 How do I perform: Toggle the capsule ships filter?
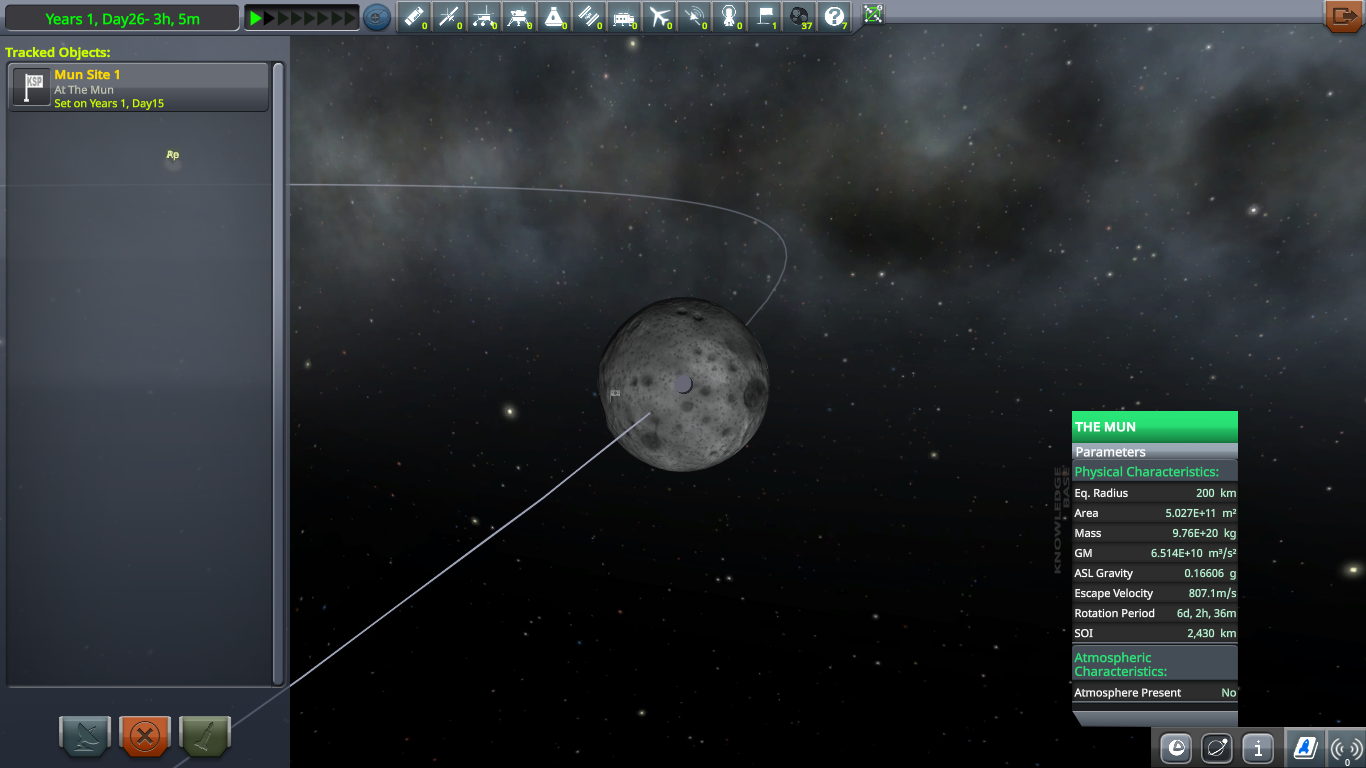point(553,17)
